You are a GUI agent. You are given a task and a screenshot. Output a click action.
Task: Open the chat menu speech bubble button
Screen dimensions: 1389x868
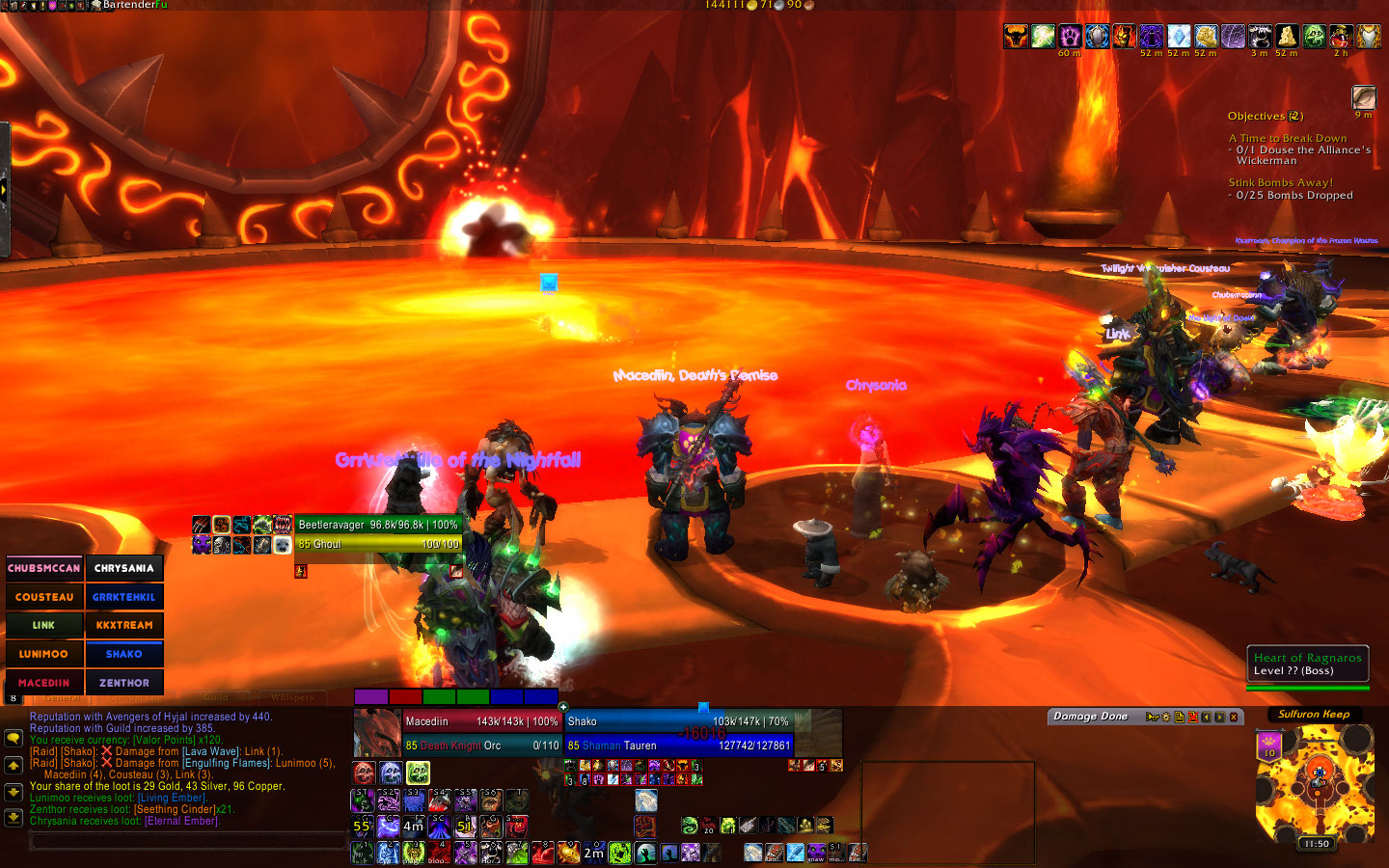(x=14, y=738)
